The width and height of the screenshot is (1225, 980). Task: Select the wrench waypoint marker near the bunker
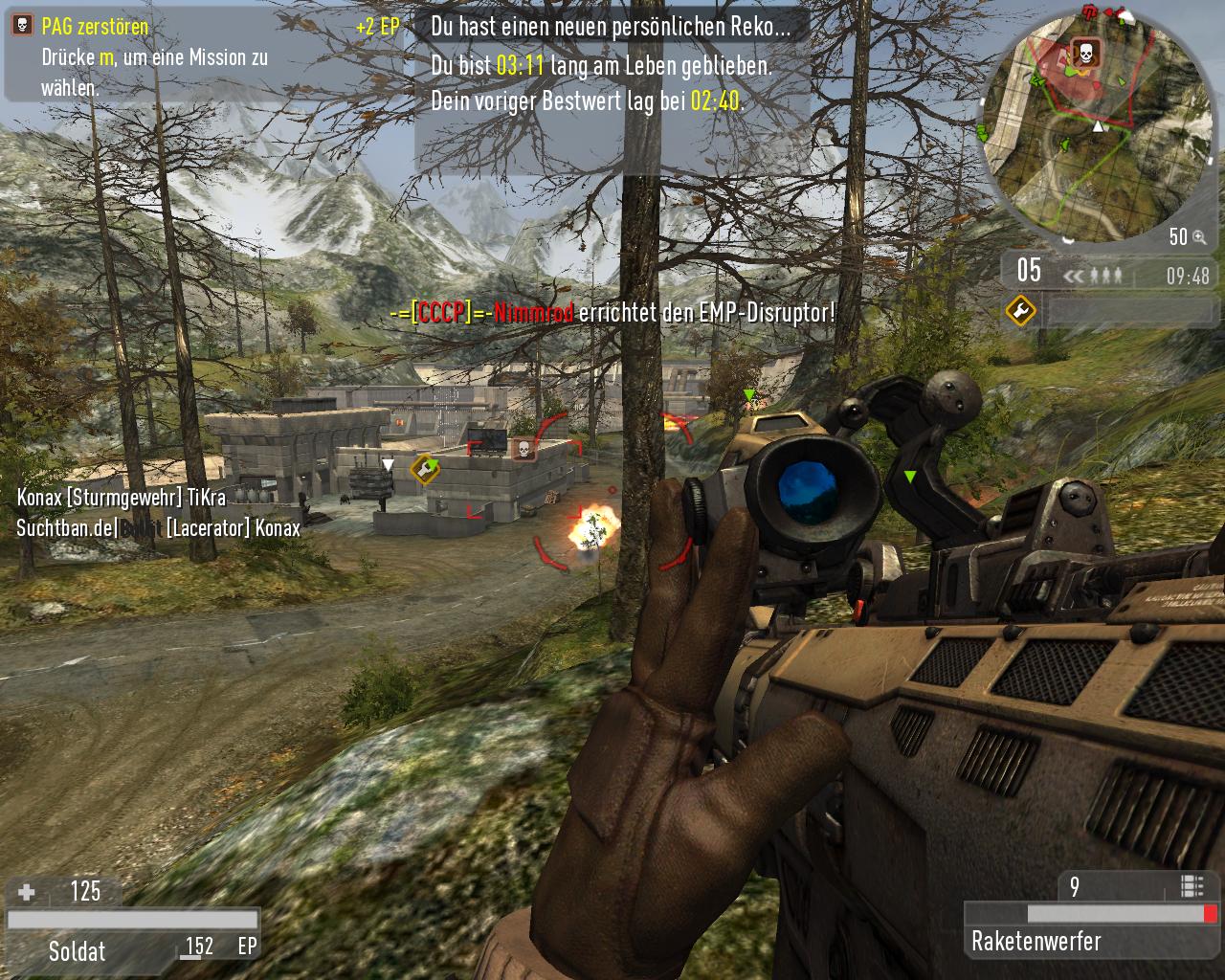pyautogui.click(x=424, y=469)
